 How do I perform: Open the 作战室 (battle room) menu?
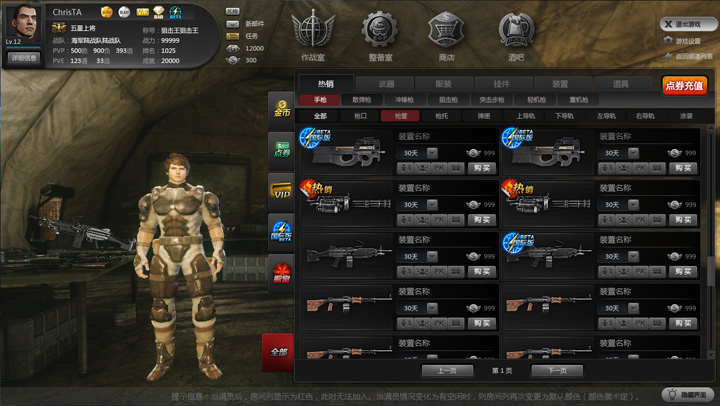312,36
